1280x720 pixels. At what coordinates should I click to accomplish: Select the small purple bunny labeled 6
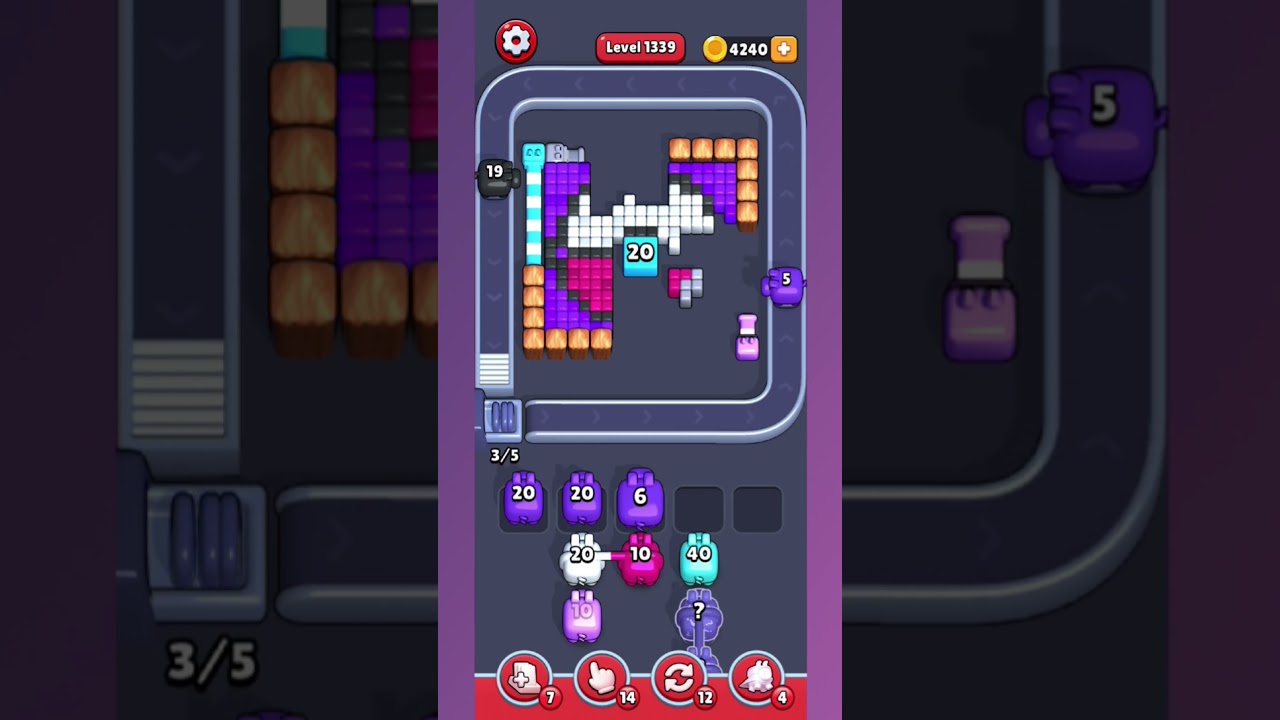(640, 497)
